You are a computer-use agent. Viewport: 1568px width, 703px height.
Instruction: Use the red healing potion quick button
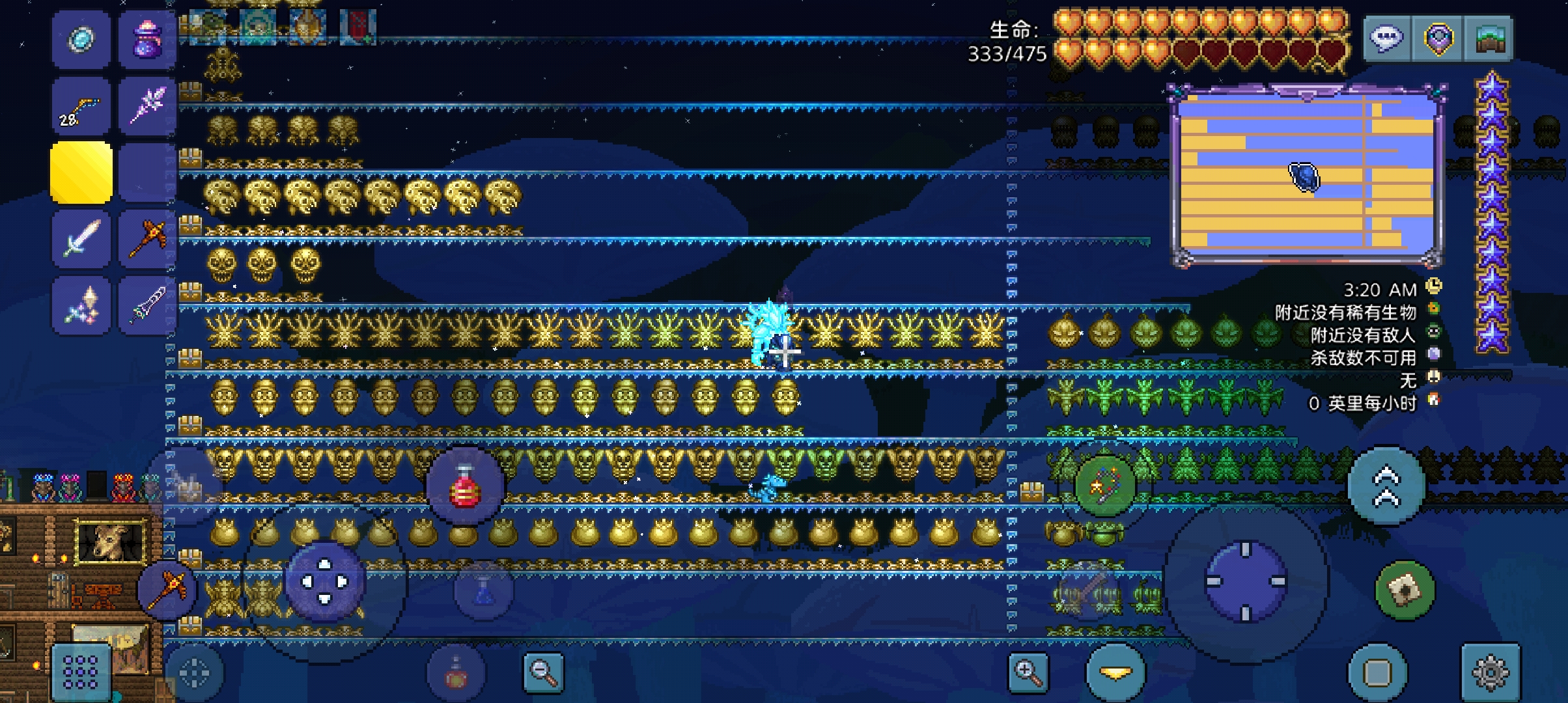tap(465, 485)
